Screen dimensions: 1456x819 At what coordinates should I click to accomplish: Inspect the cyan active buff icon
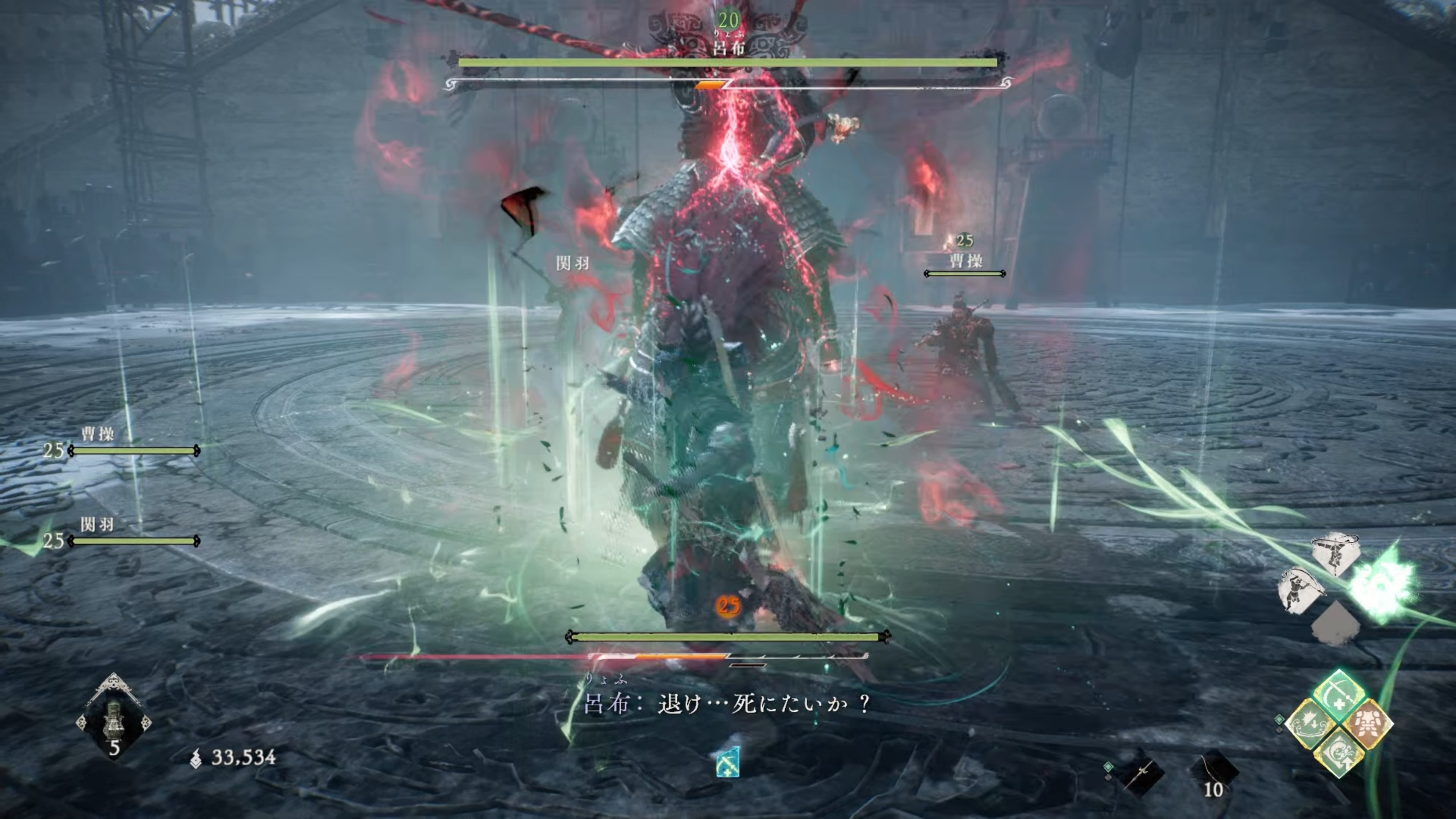(728, 762)
